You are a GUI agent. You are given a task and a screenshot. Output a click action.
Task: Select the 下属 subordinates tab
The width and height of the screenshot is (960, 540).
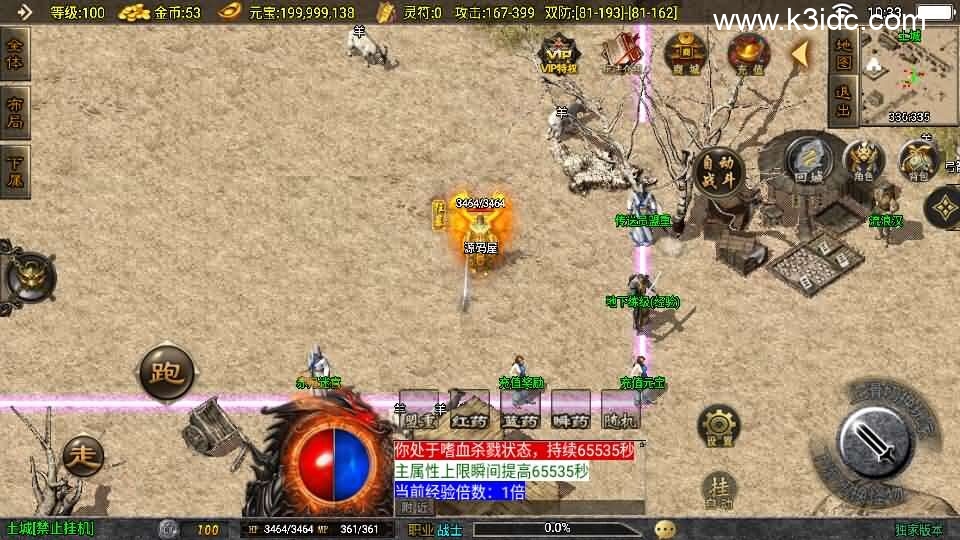[16, 169]
